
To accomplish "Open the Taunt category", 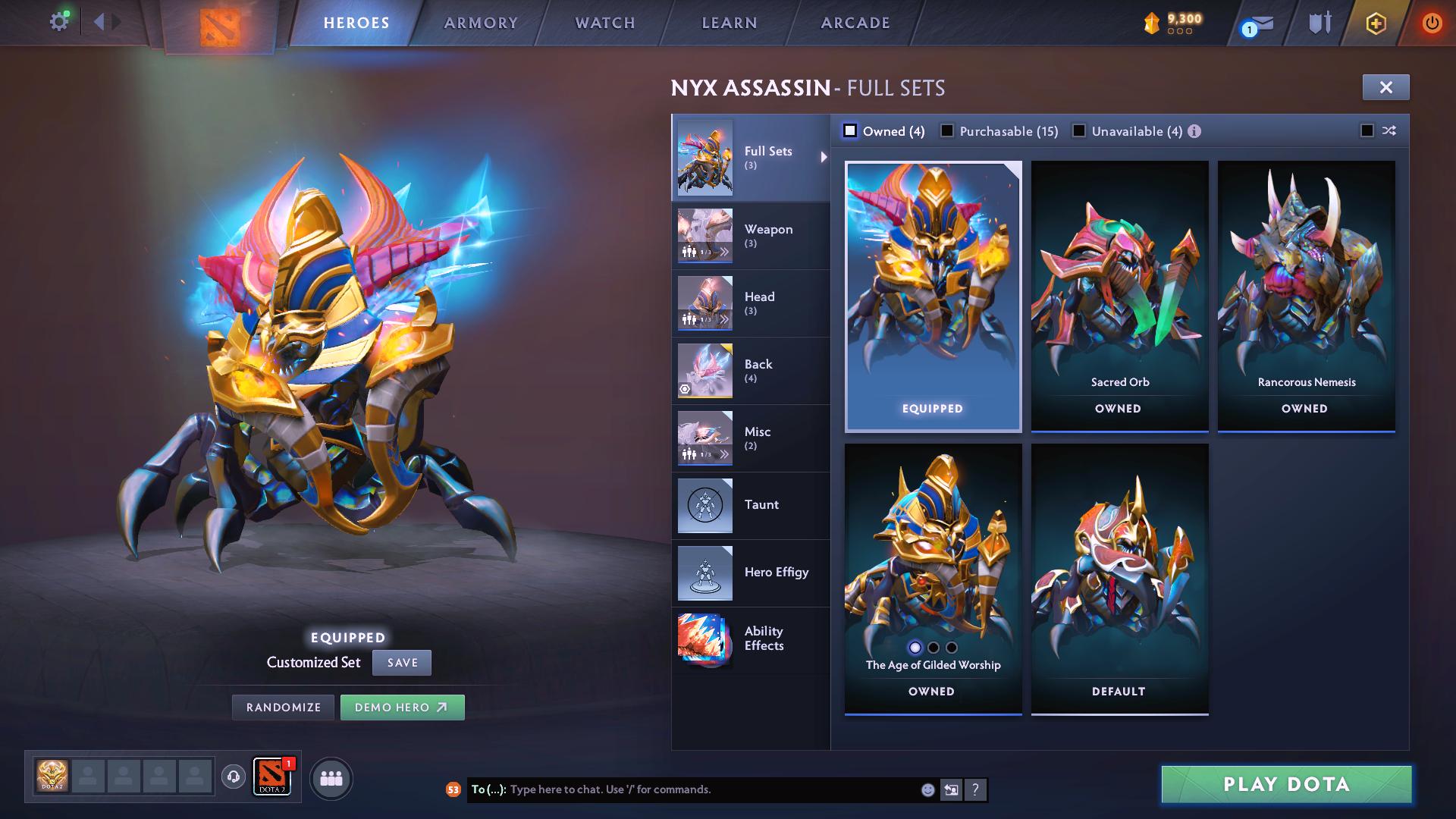I will (x=750, y=505).
